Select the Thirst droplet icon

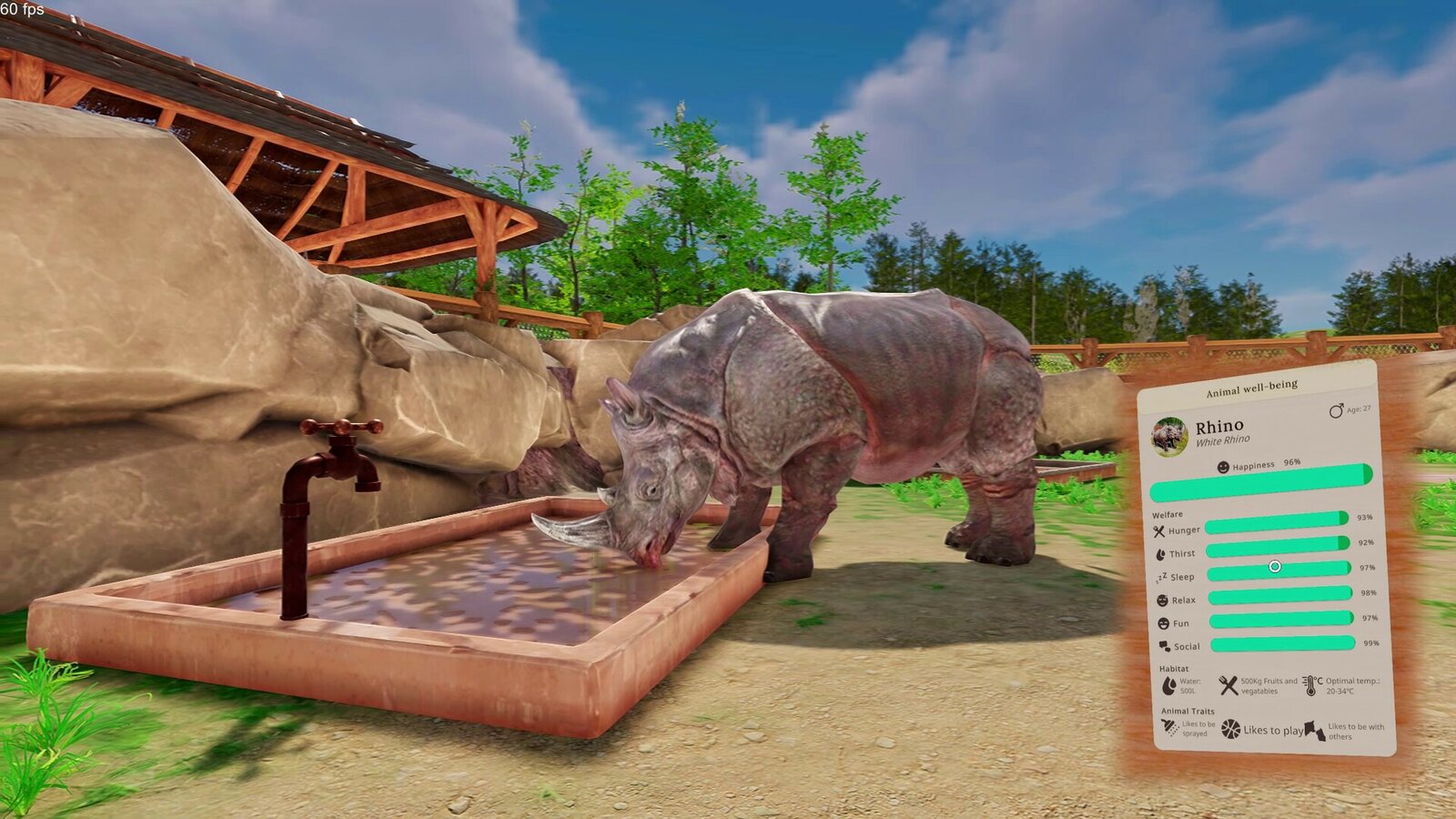[x=1161, y=553]
